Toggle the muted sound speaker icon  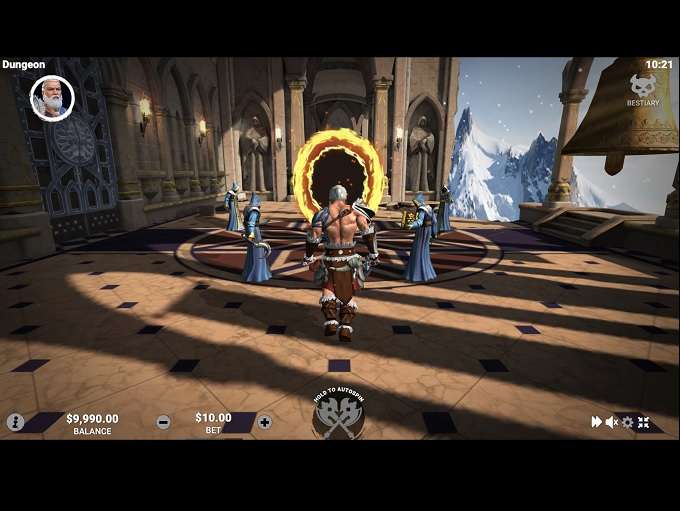[612, 422]
